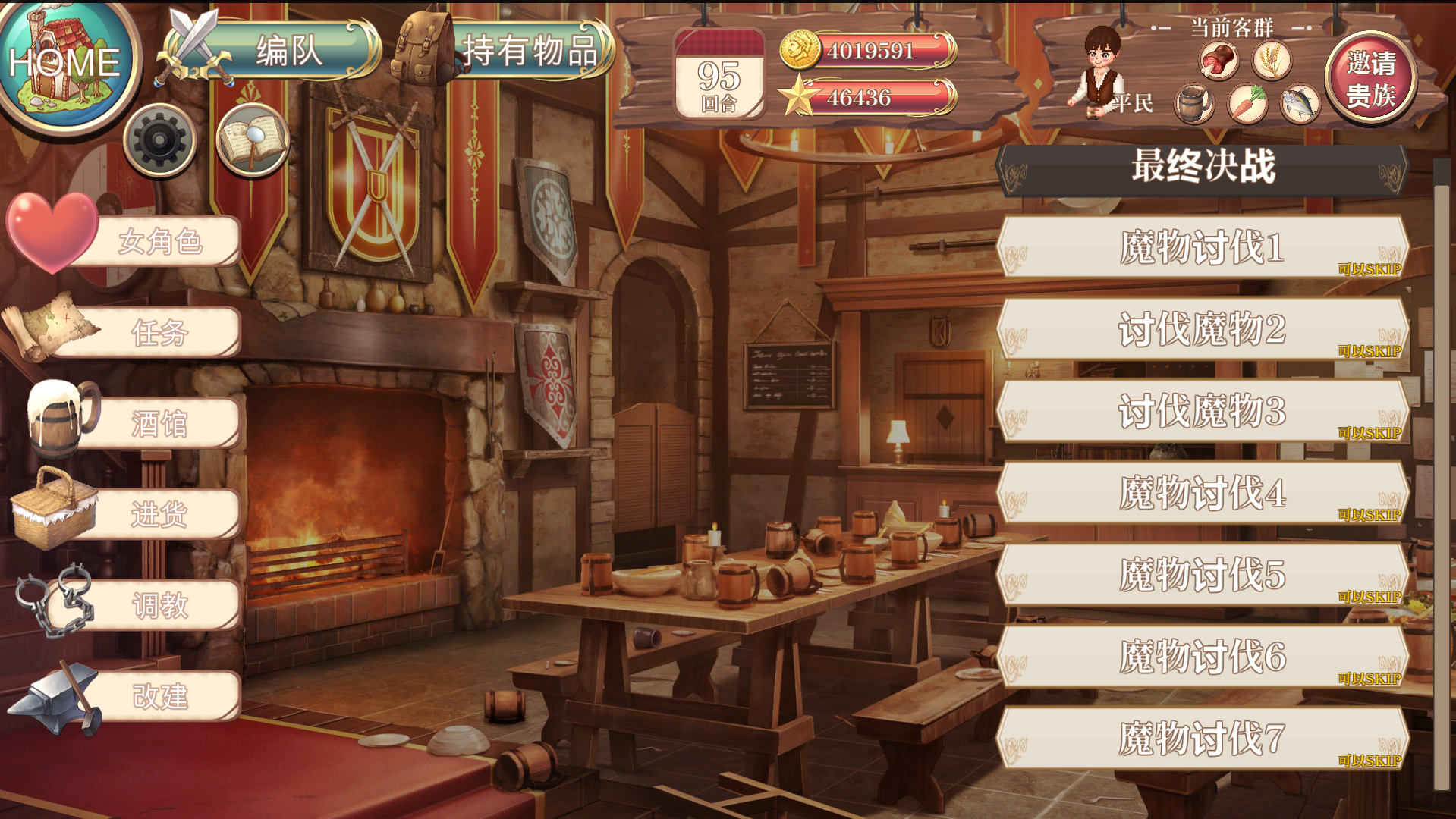
Task: Open the gear settings icon
Action: (159, 140)
